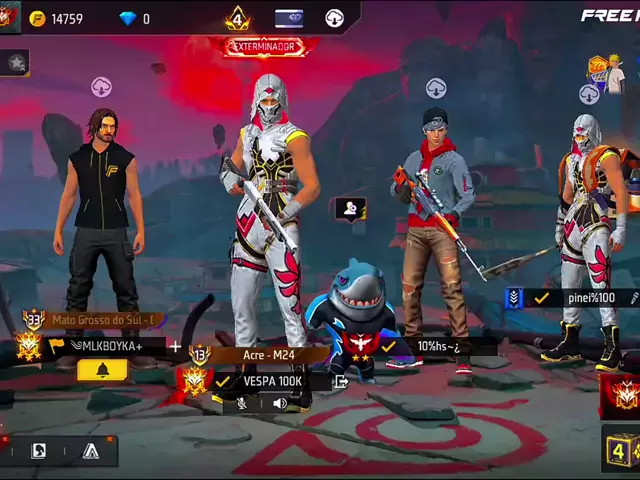
Task: Open MLKBOYKA+ player name plate
Action: point(110,346)
